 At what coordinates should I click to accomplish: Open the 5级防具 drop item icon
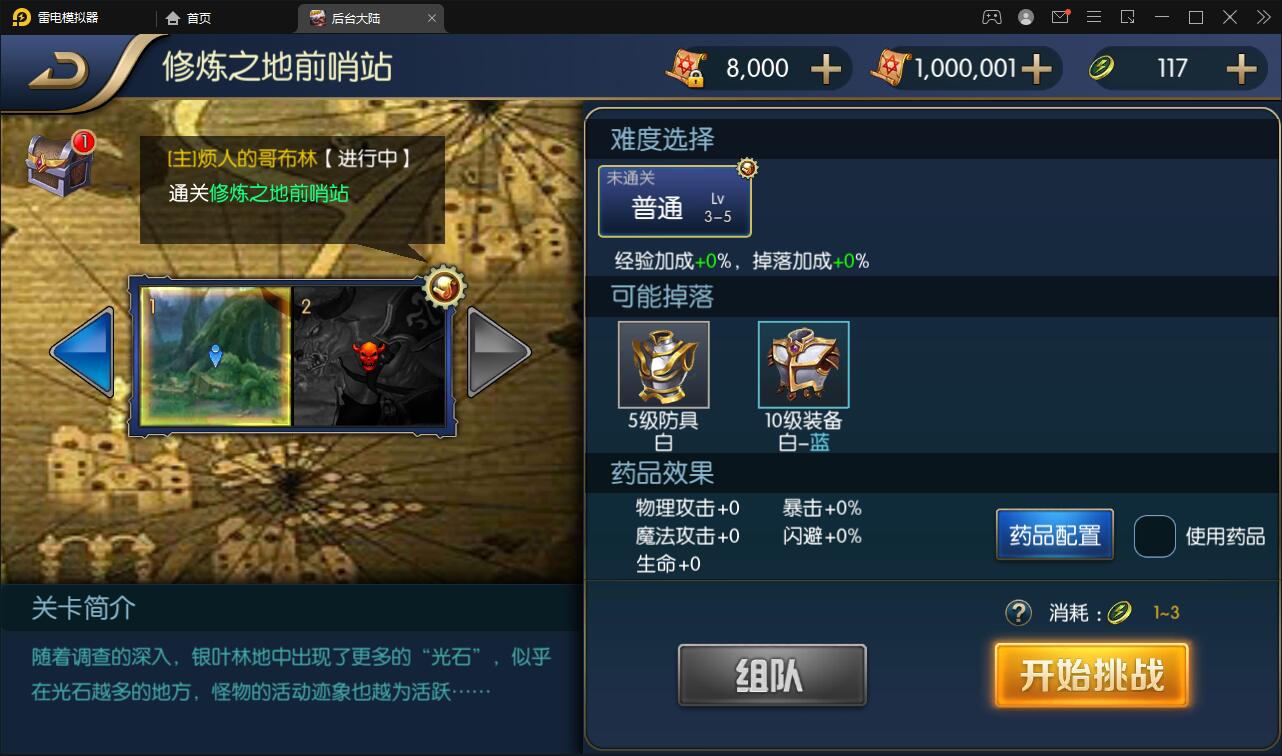point(663,363)
